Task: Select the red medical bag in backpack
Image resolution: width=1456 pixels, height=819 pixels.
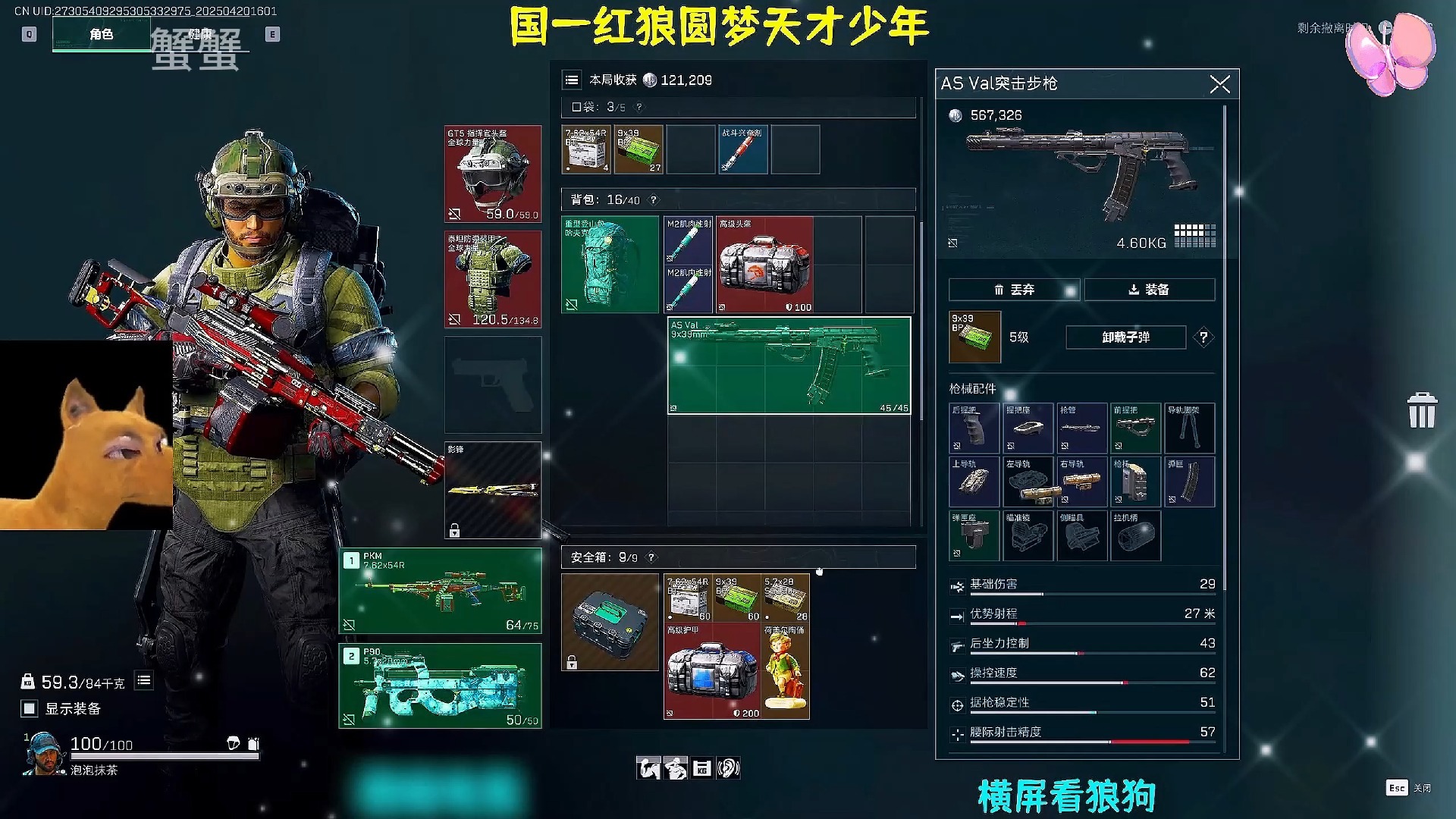Action: 764,265
